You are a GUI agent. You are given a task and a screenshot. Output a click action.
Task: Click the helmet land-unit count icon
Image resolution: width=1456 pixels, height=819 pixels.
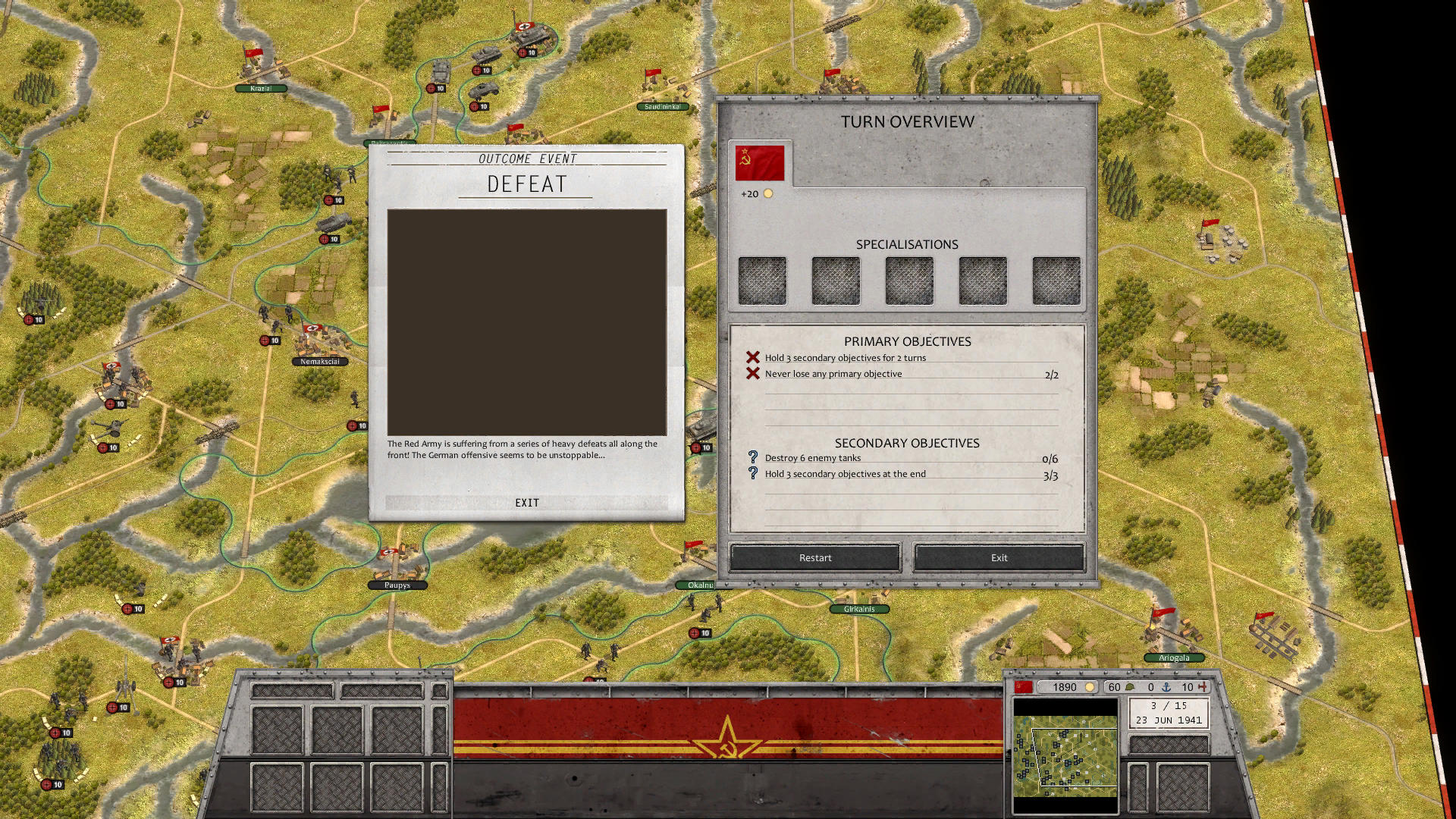(1130, 687)
